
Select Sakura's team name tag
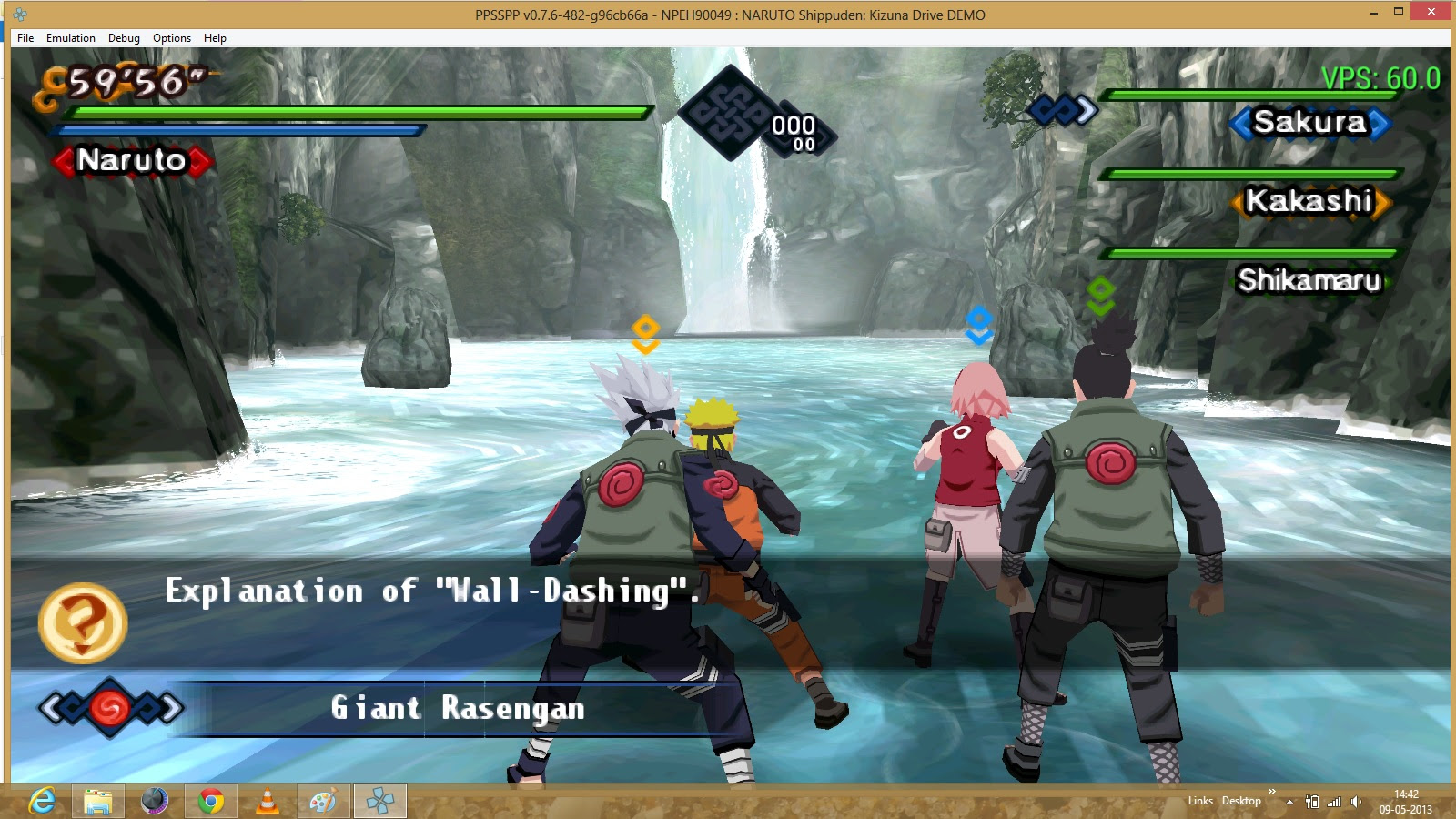1309,122
